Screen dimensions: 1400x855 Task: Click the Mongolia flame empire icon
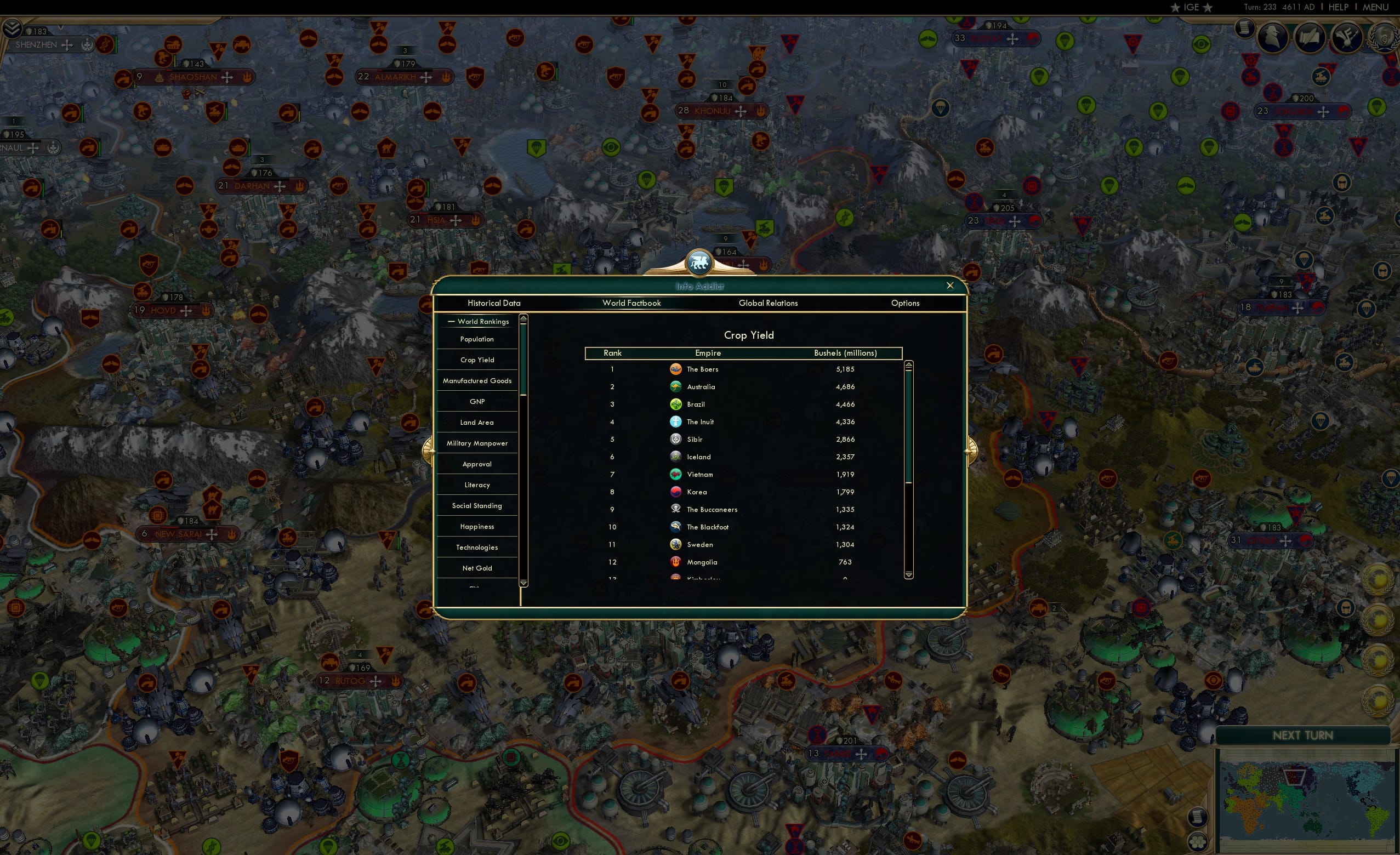coord(675,562)
